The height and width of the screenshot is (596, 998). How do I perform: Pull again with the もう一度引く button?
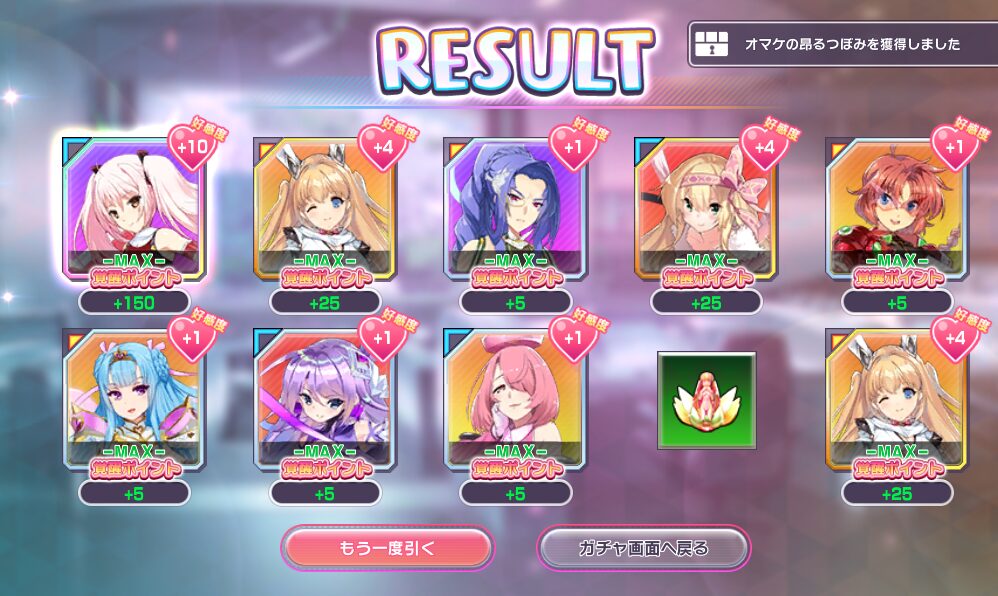[387, 548]
